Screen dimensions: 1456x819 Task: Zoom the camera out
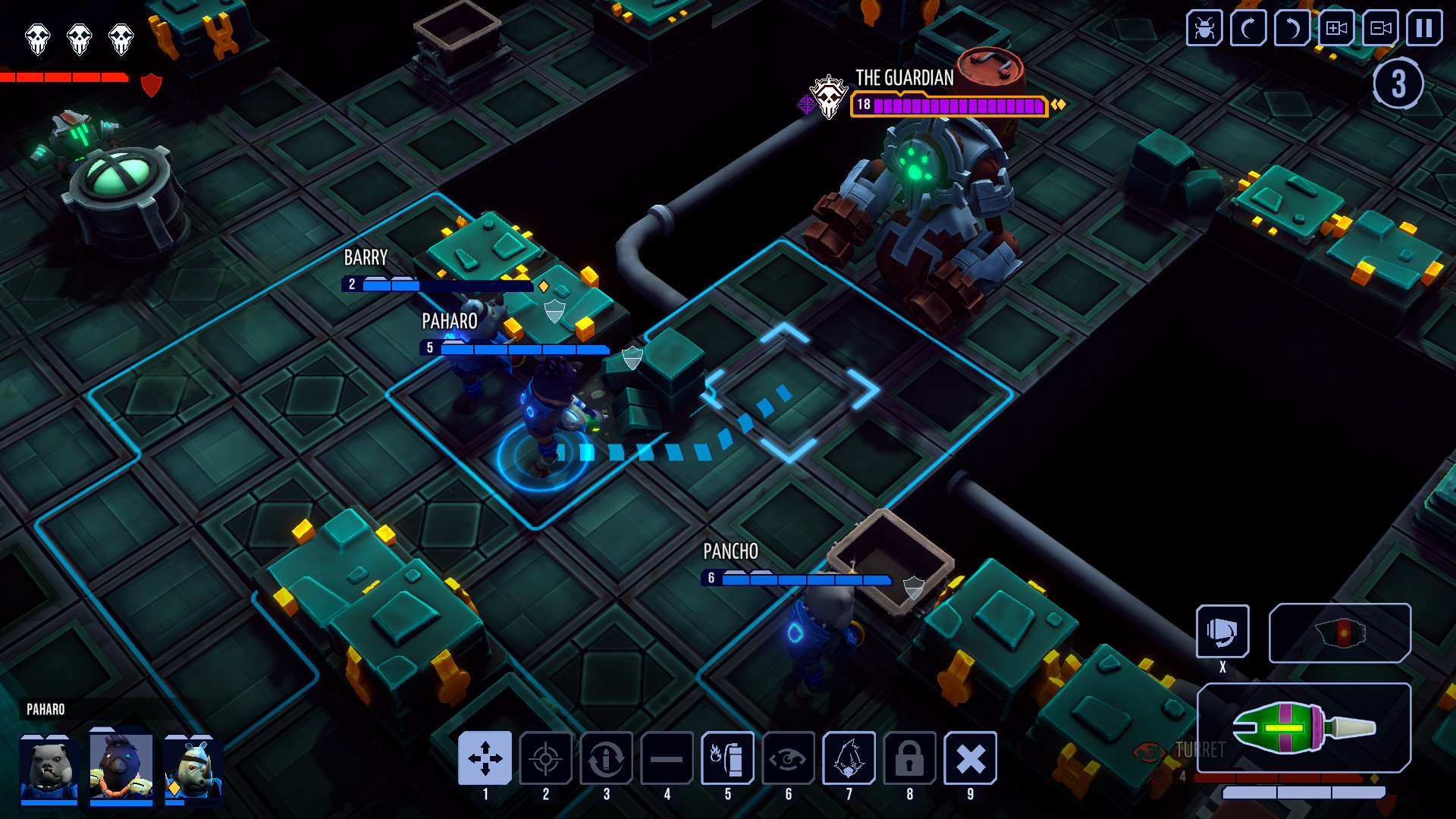pyautogui.click(x=1380, y=28)
